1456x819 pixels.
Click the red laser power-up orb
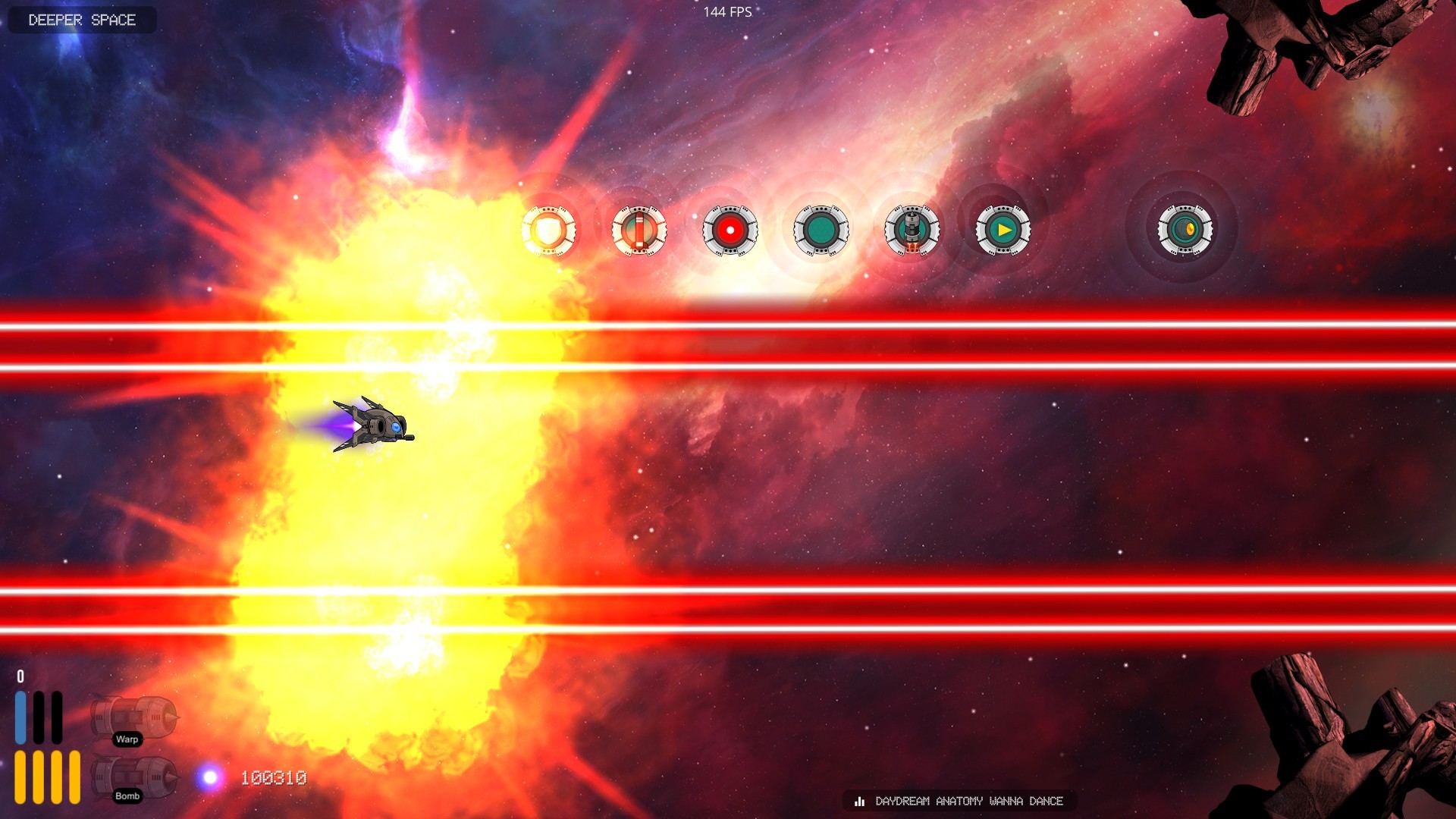730,230
